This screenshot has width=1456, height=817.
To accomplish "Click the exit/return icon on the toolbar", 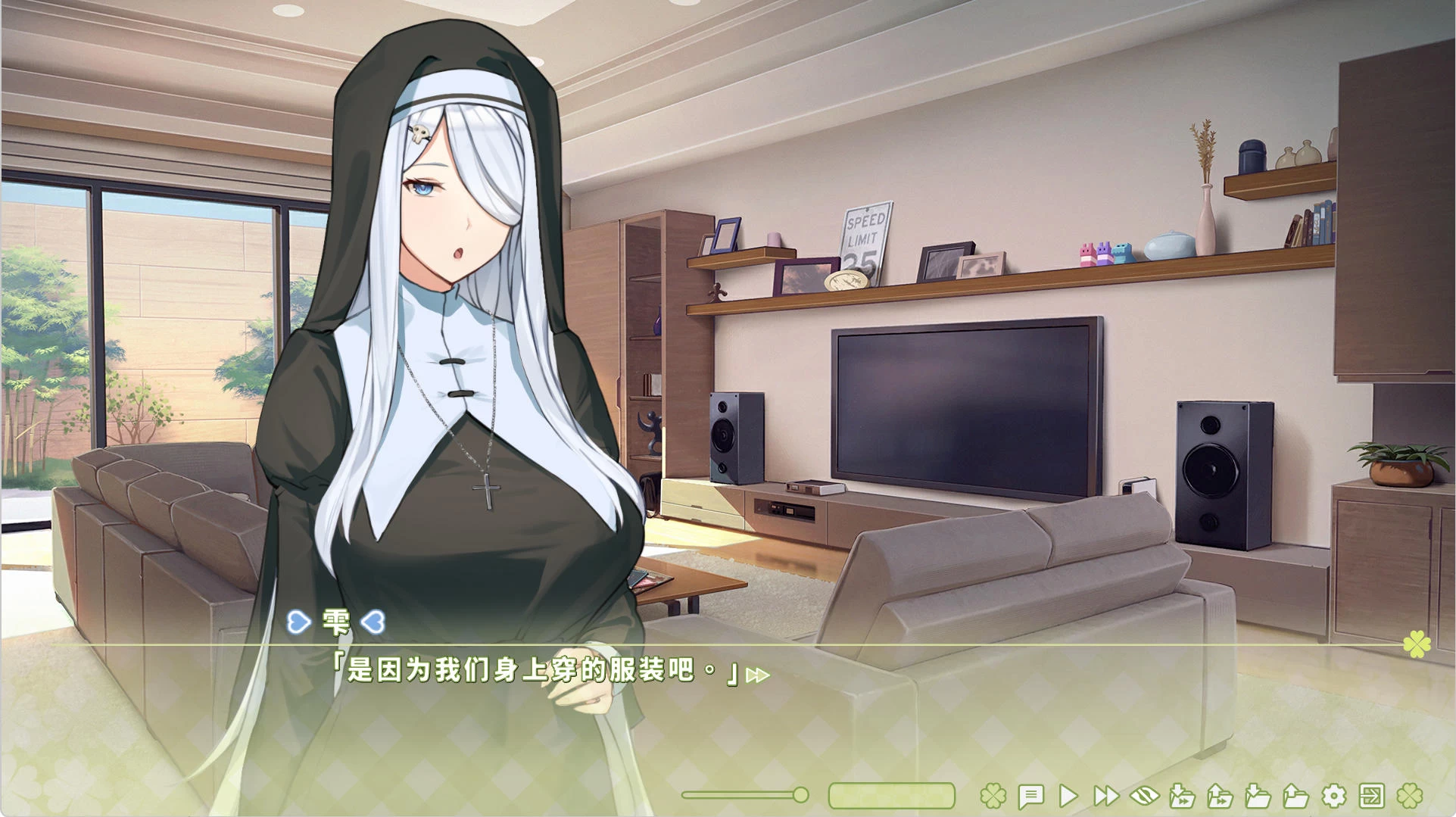I will 1372,796.
